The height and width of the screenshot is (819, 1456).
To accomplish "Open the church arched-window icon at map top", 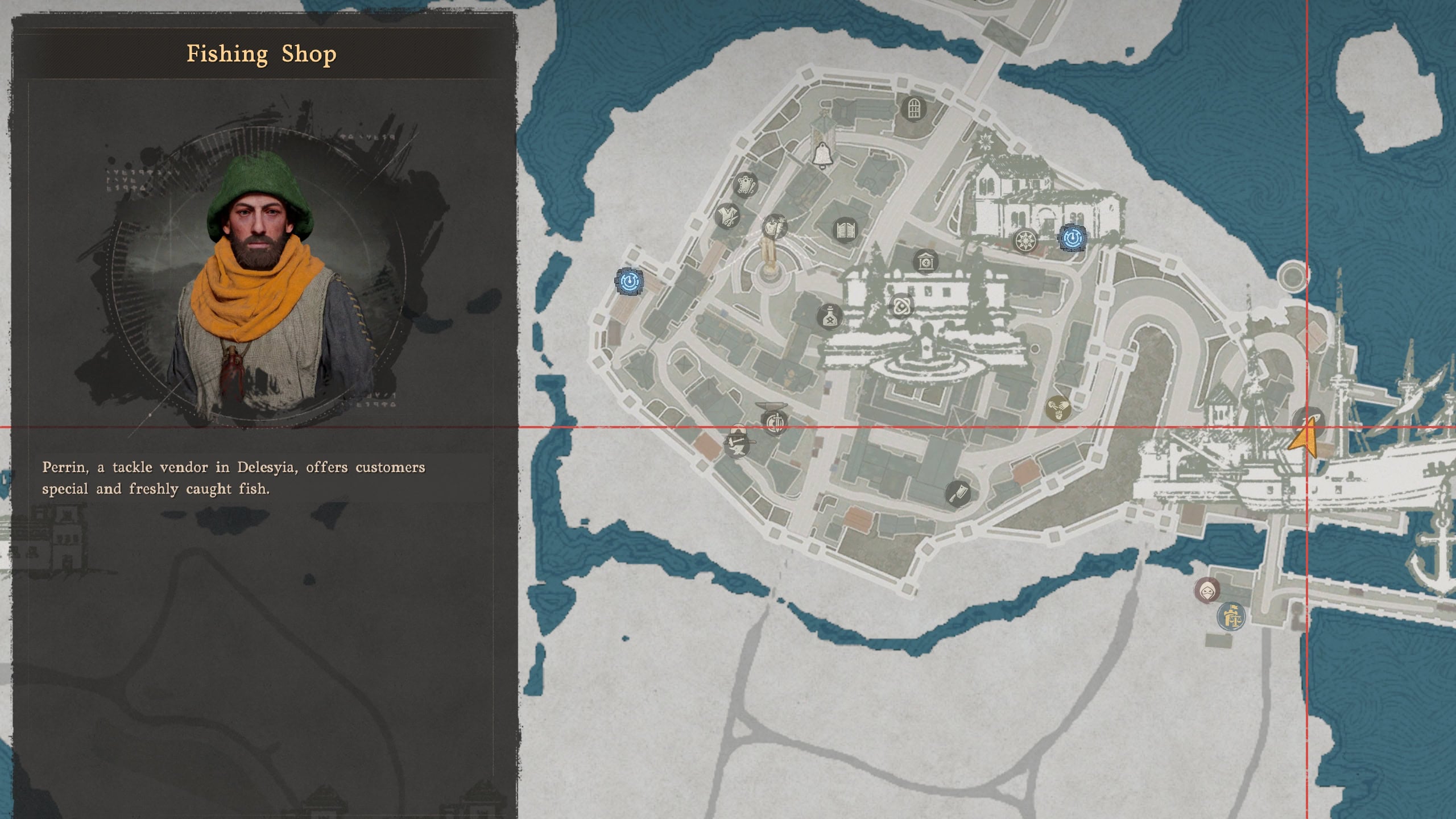I will tap(913, 108).
